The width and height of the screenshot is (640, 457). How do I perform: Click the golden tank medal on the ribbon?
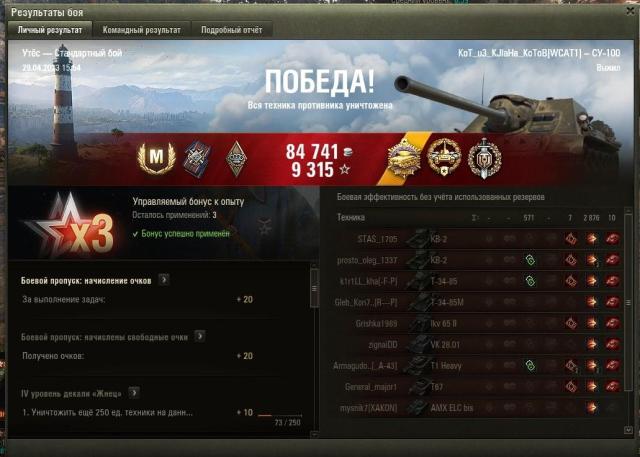405,155
